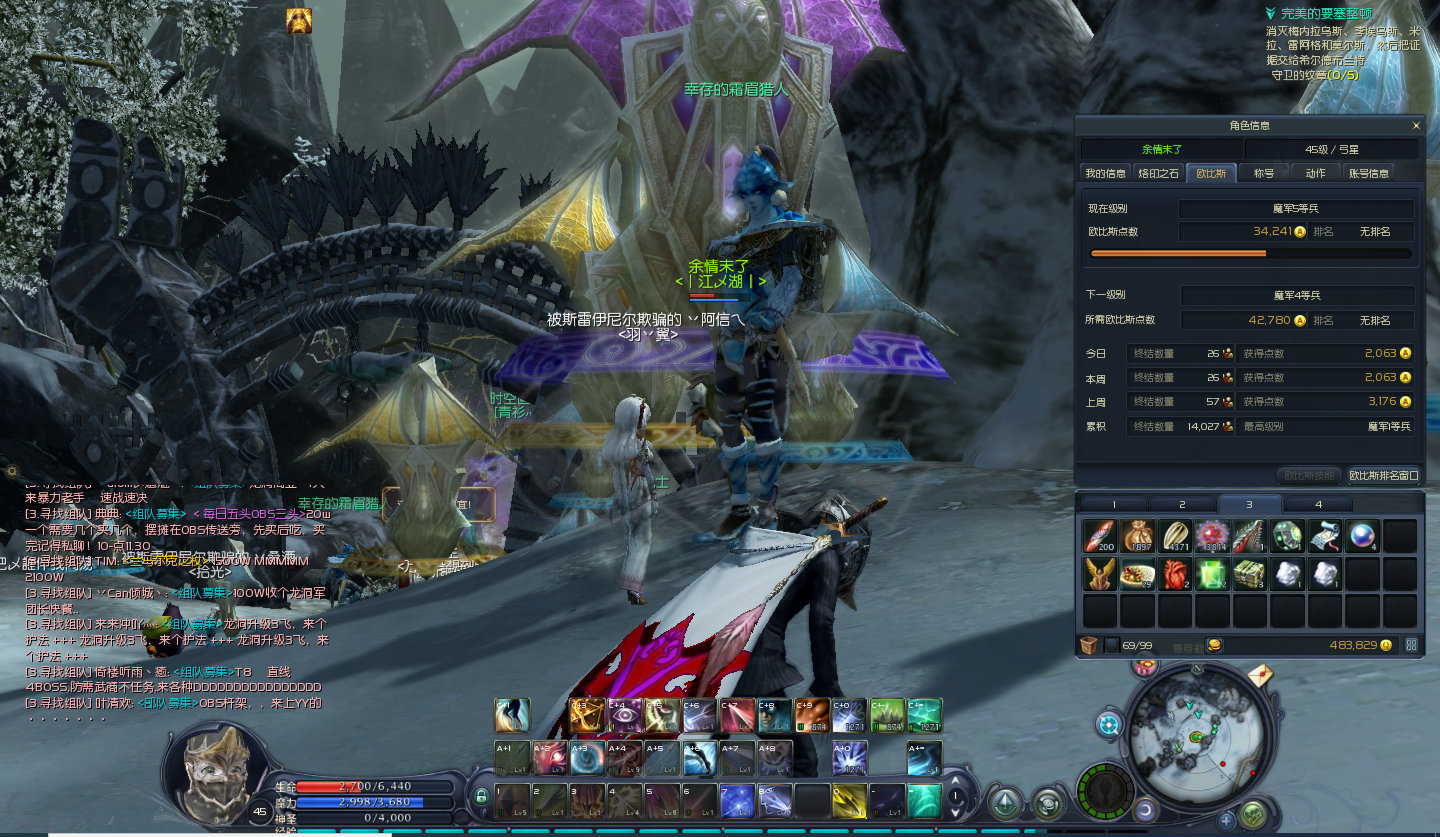
Task: Close the 角色信息 character info window
Action: pos(1415,126)
